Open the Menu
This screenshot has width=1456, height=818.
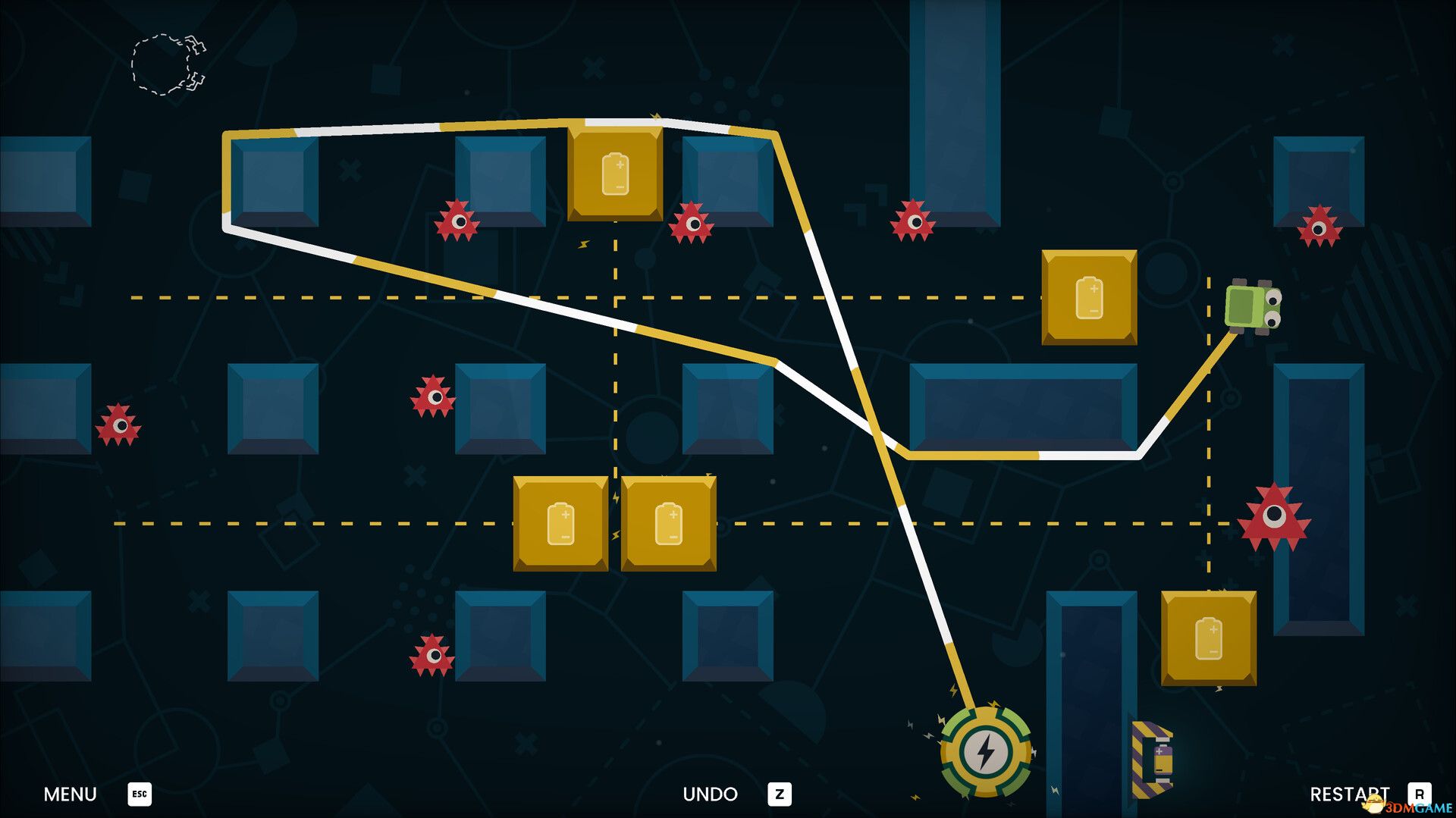70,794
